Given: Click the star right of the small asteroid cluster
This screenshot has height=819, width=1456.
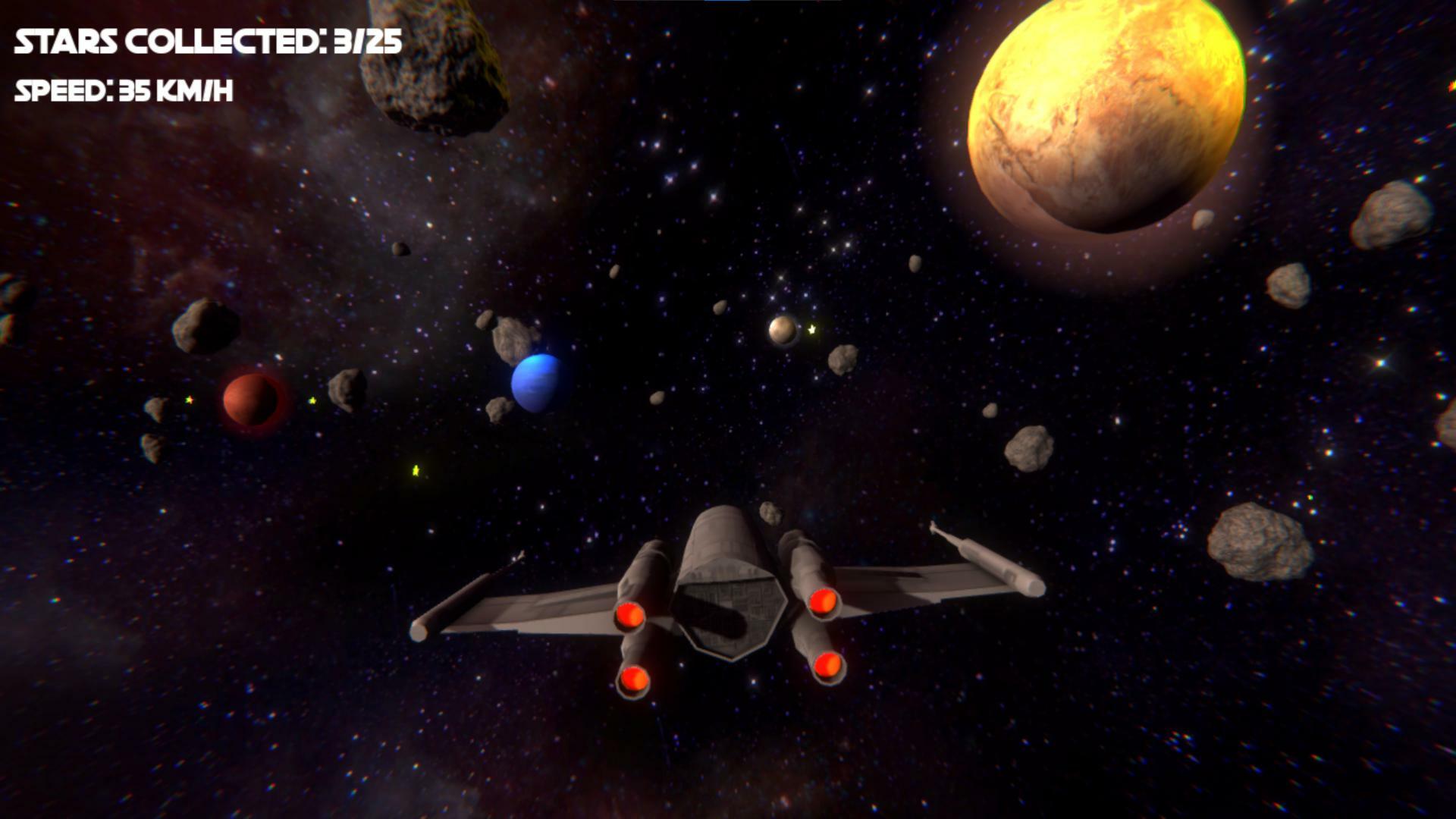Looking at the screenshot, I should coord(311,400).
